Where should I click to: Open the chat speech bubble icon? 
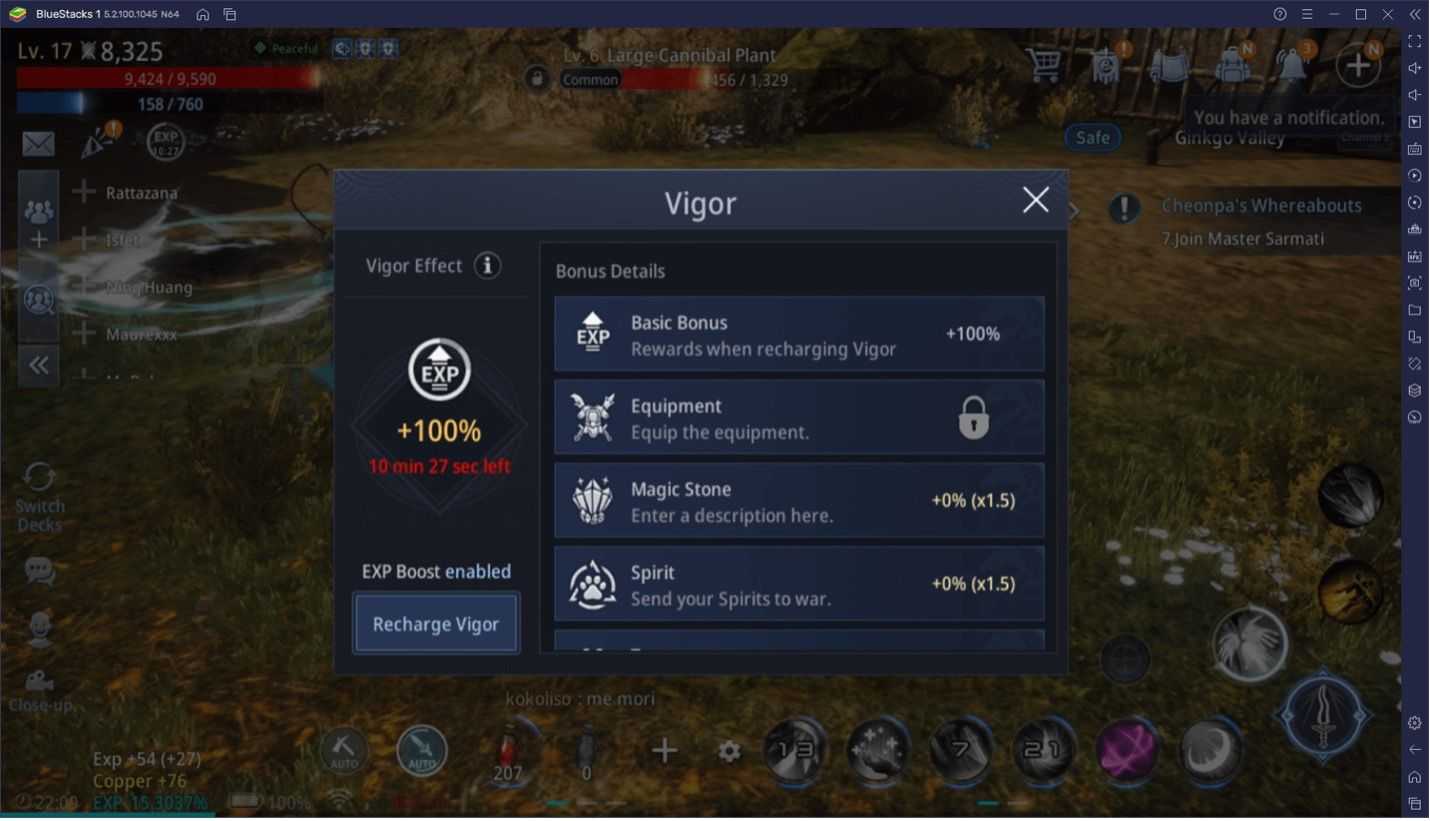(39, 571)
